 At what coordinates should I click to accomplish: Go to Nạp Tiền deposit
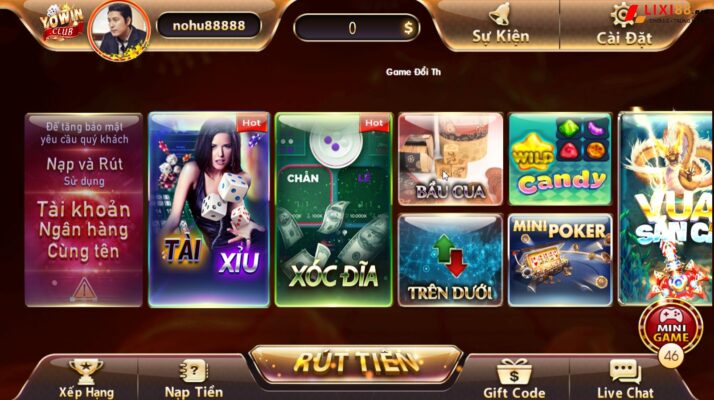[194, 379]
